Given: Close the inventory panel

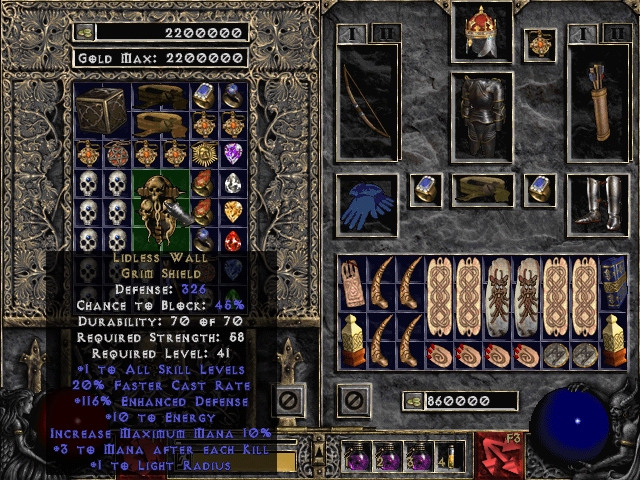Looking at the screenshot, I should click(353, 401).
